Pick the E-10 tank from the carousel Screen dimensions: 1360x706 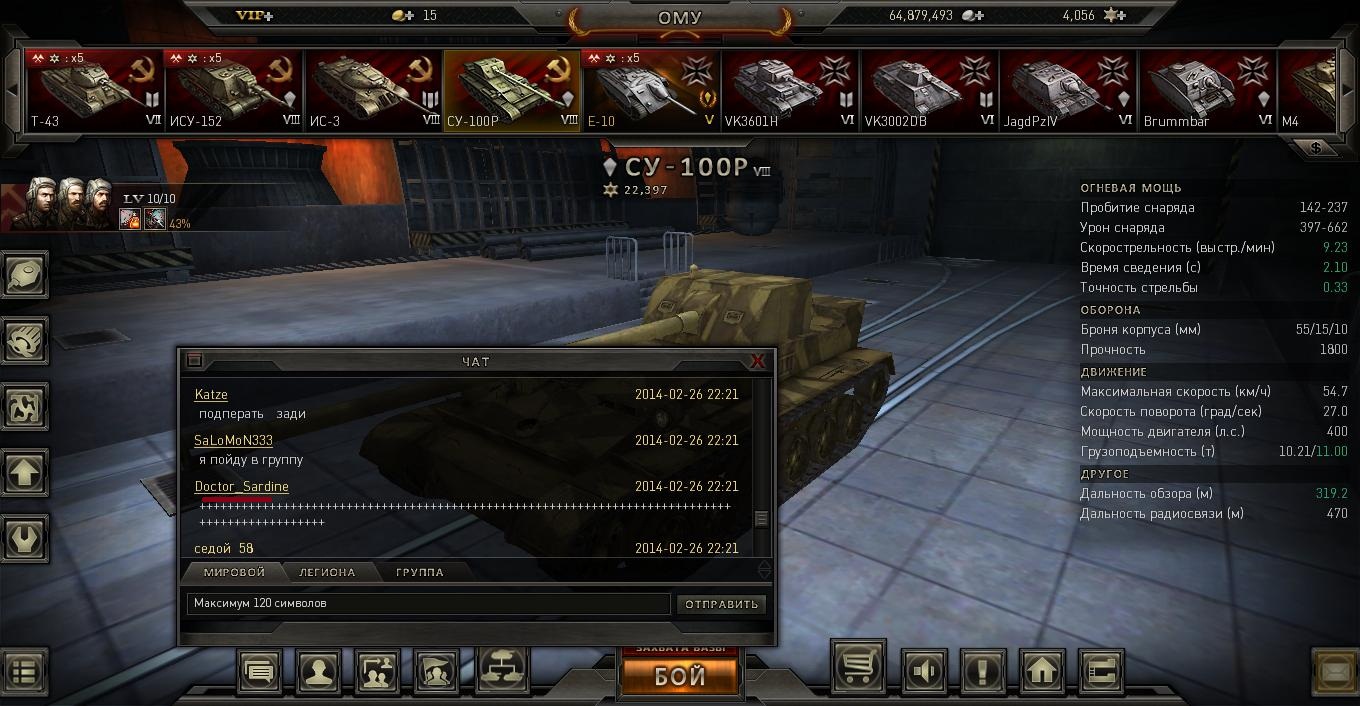pyautogui.click(x=652, y=91)
